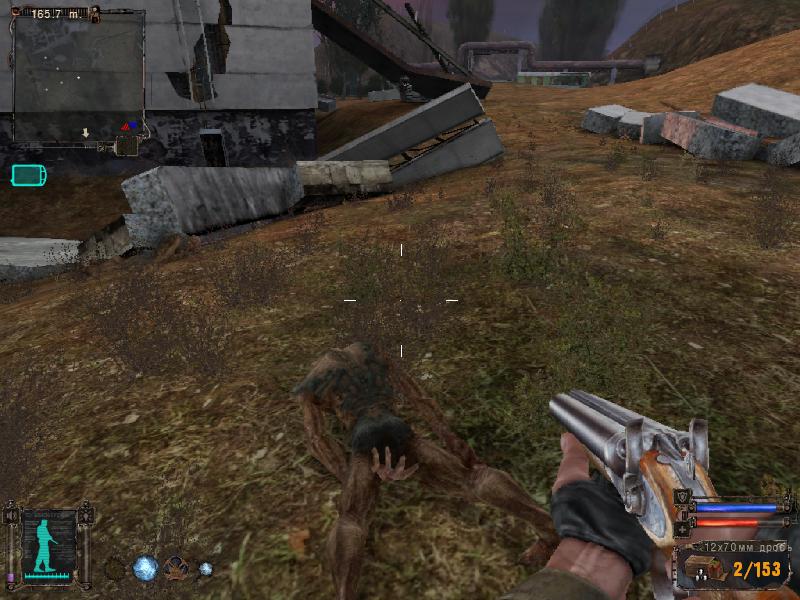Click the light bulb visibility indicator icon
Image resolution: width=800 pixels, height=600 pixels.
pos(87,517)
